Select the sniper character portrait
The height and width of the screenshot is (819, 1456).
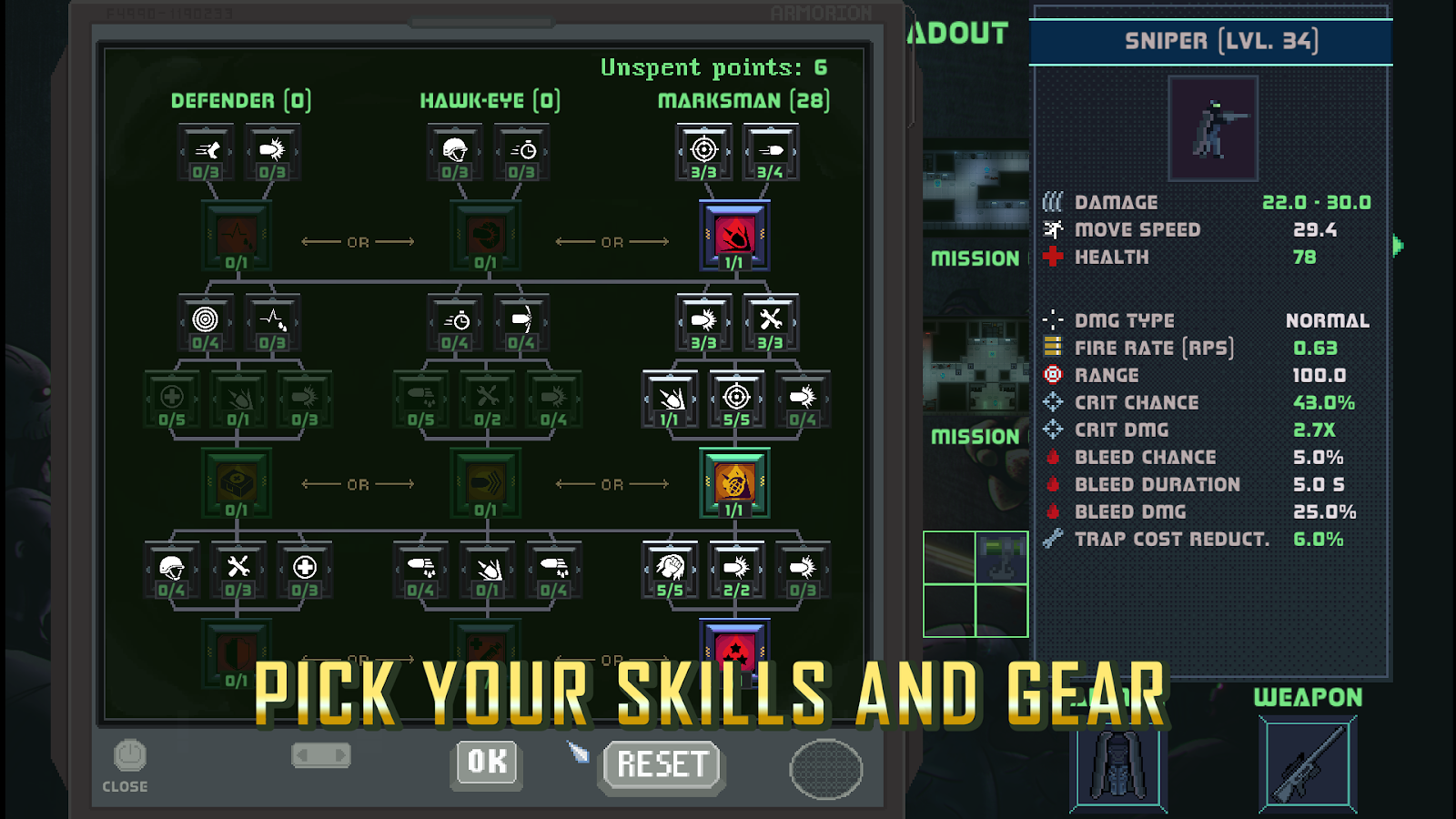click(x=1212, y=128)
